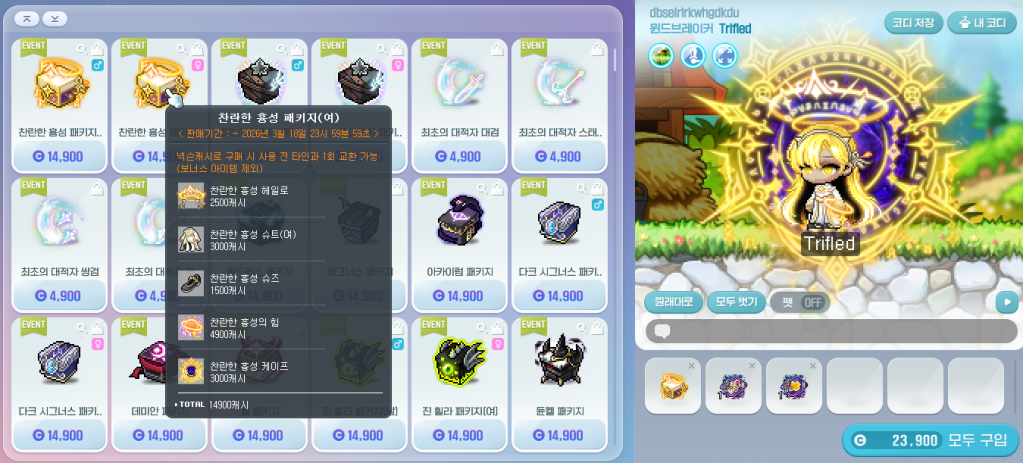Screen dimensions: 1023x463
Task: Click the character pose icon above the preview
Action: pyautogui.click(x=692, y=56)
